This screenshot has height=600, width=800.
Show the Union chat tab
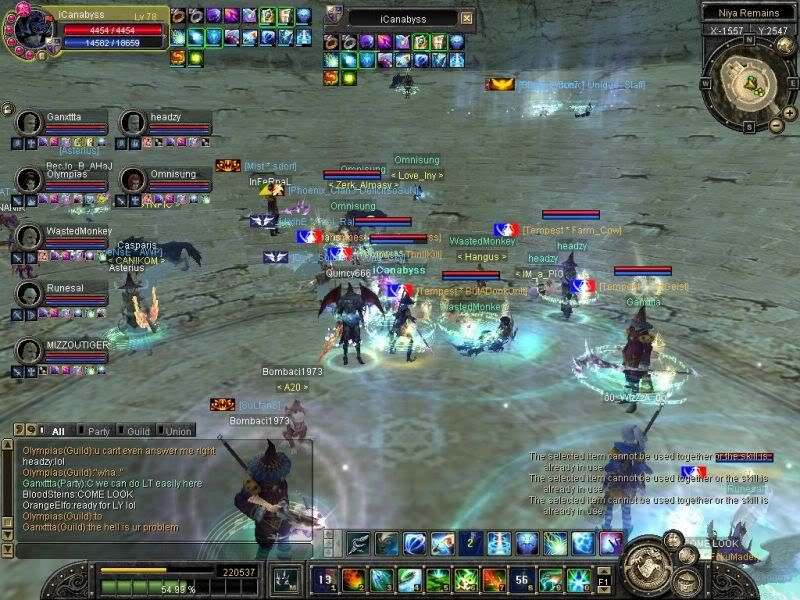pos(180,431)
